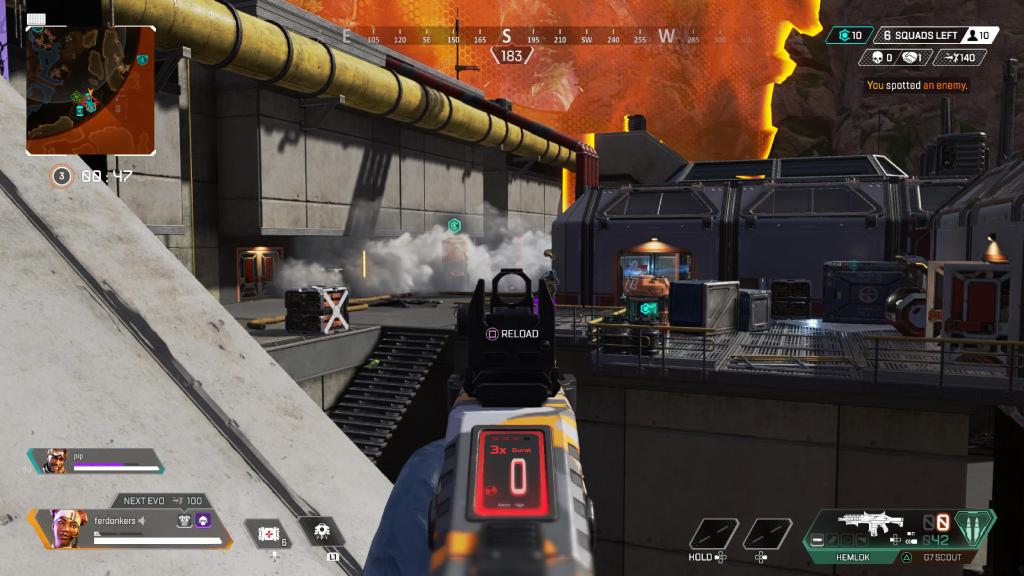The width and height of the screenshot is (1024, 576).
Task: Switch to the G7 Scout weapon
Action: click(941, 556)
